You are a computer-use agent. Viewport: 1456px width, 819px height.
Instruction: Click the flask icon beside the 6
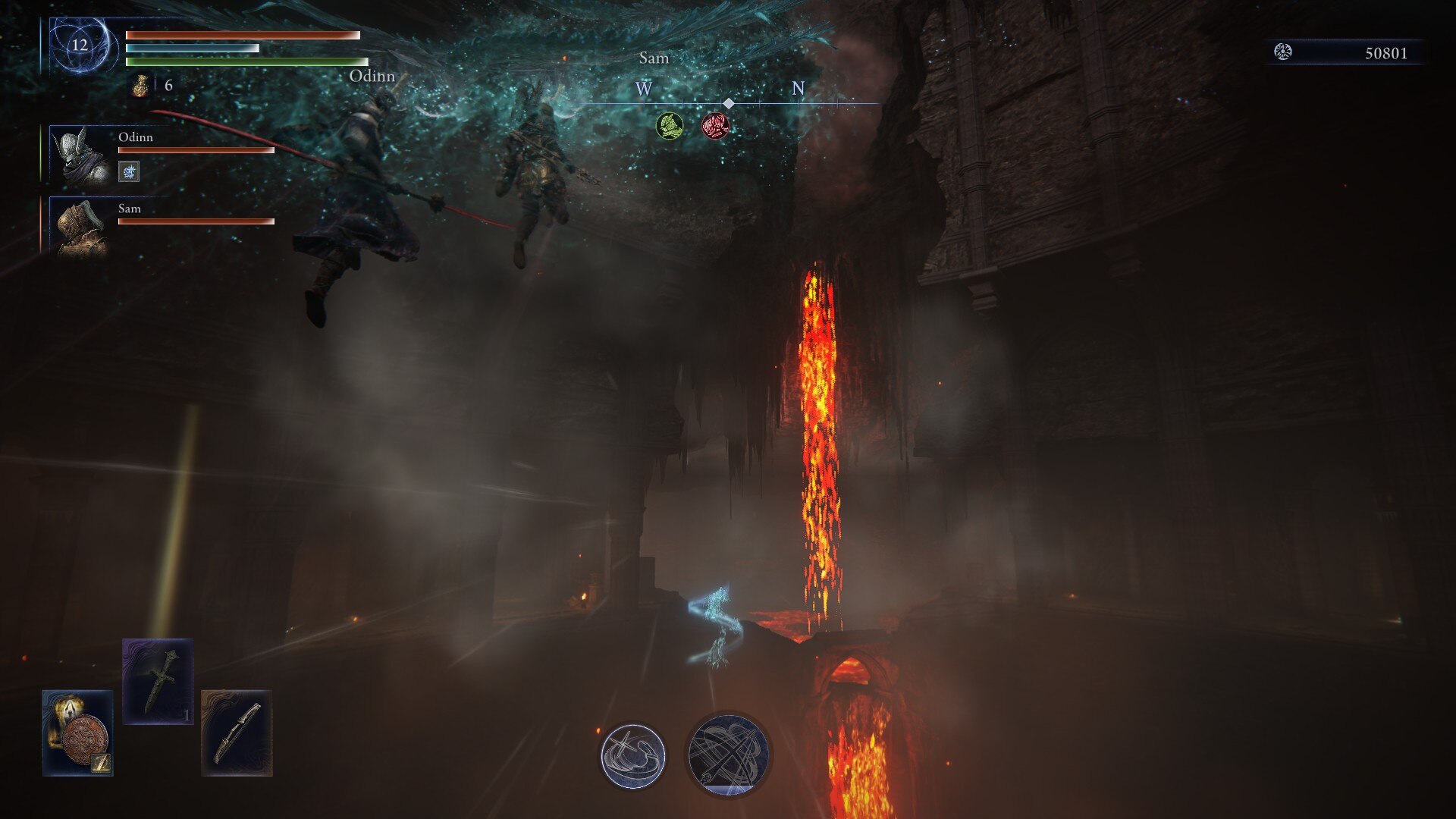[x=140, y=86]
